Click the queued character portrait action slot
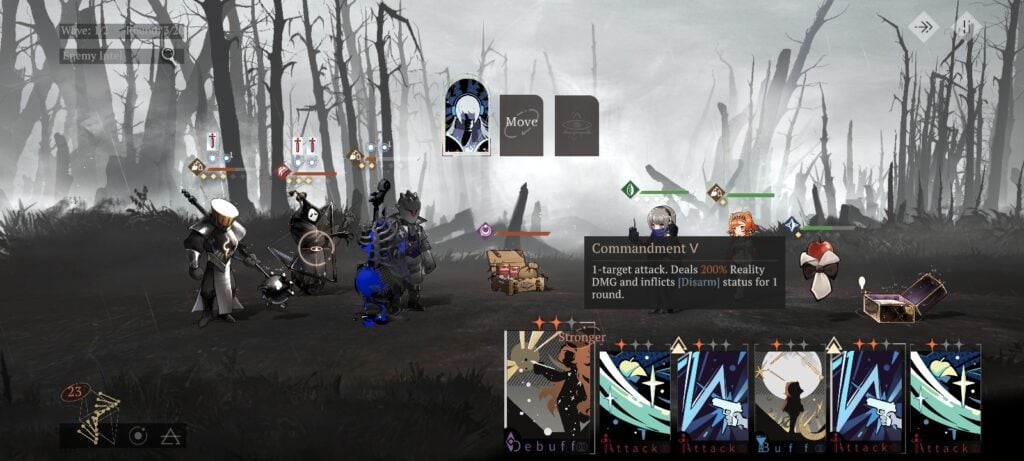This screenshot has height=461, width=1024. pyautogui.click(x=466, y=117)
